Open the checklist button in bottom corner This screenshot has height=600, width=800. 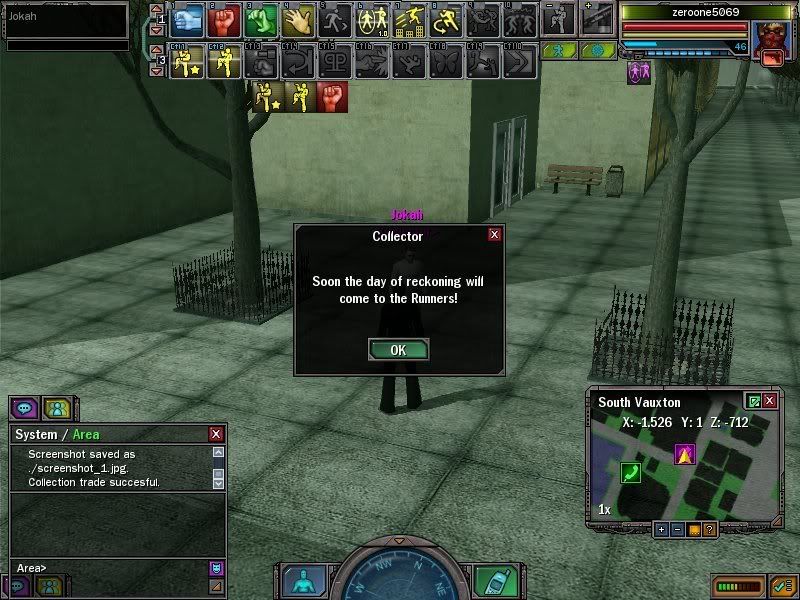(783, 584)
